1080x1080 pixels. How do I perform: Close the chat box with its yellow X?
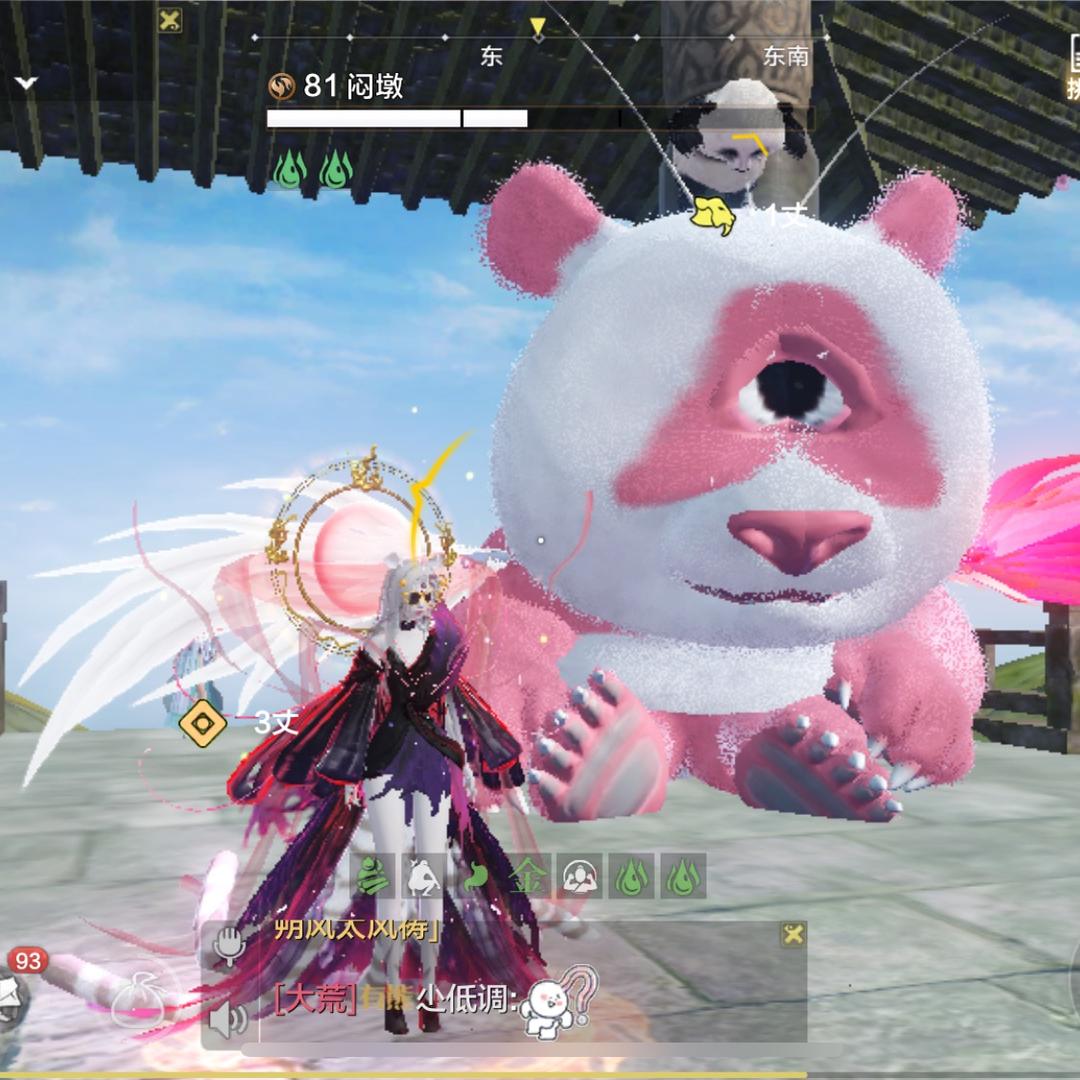coord(793,935)
